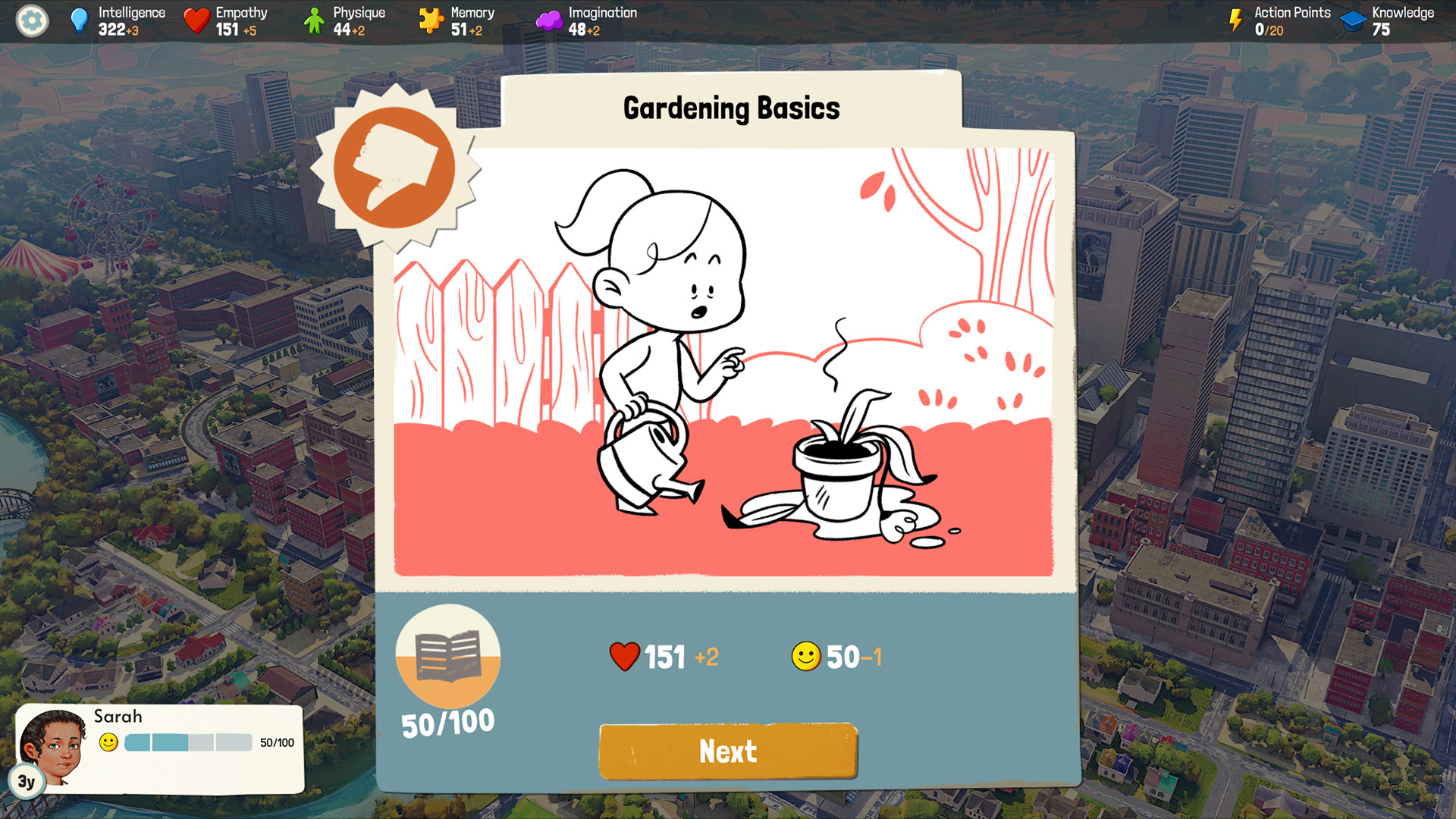The image size is (1456, 819).
Task: Open the settings gear menu
Action: [31, 21]
